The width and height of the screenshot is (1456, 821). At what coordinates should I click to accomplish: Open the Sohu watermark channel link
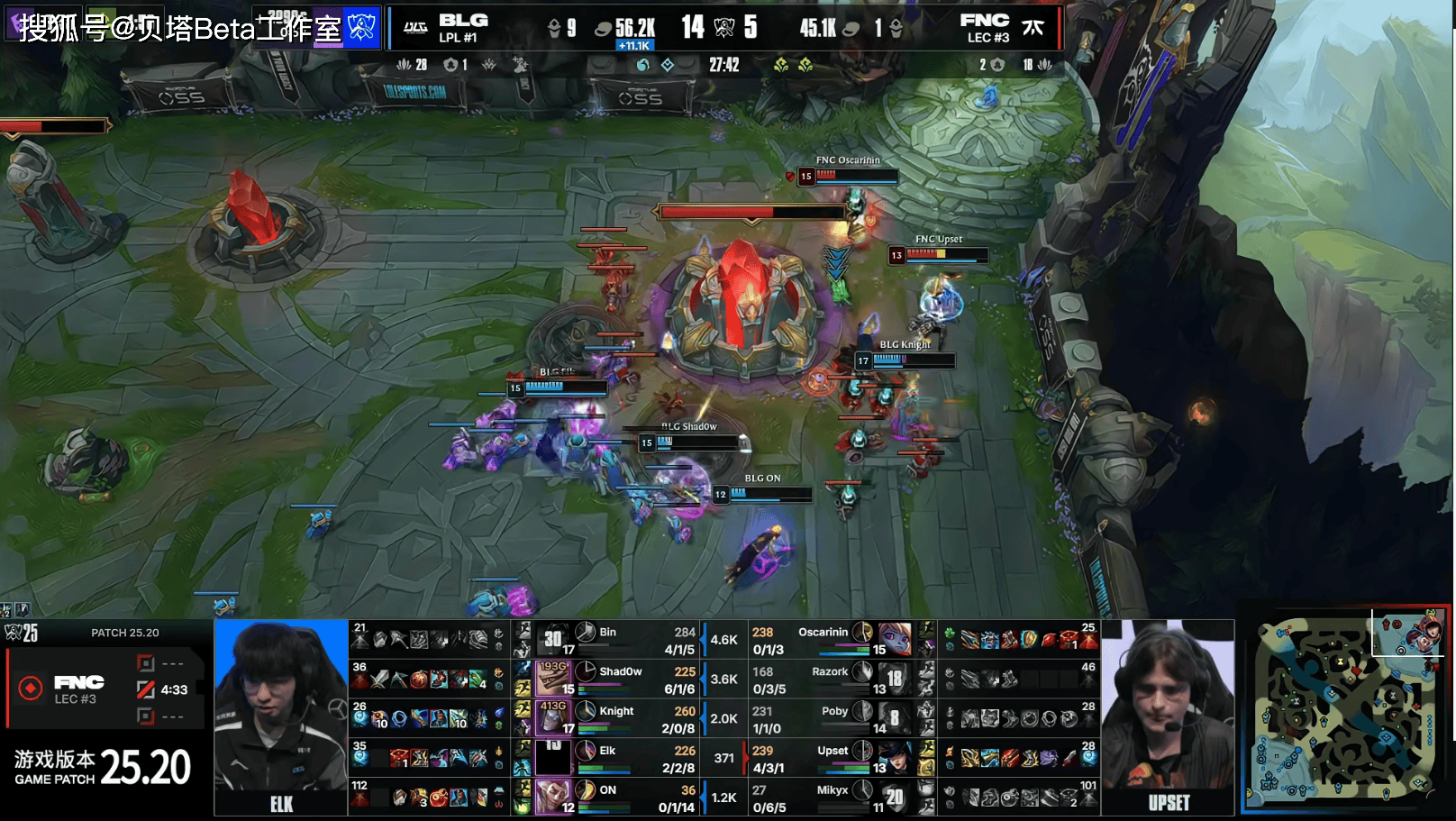(180, 28)
